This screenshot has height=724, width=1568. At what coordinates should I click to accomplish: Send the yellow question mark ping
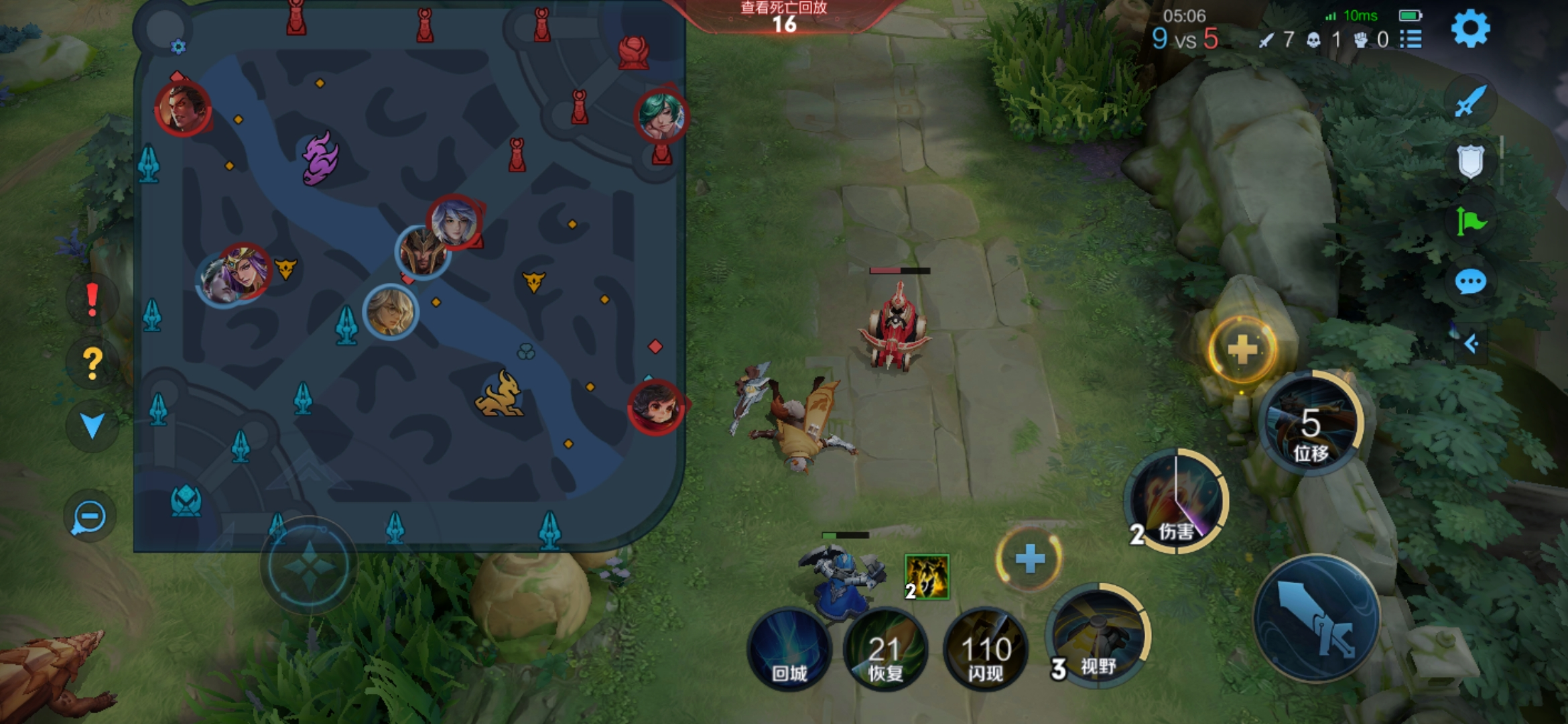(92, 363)
